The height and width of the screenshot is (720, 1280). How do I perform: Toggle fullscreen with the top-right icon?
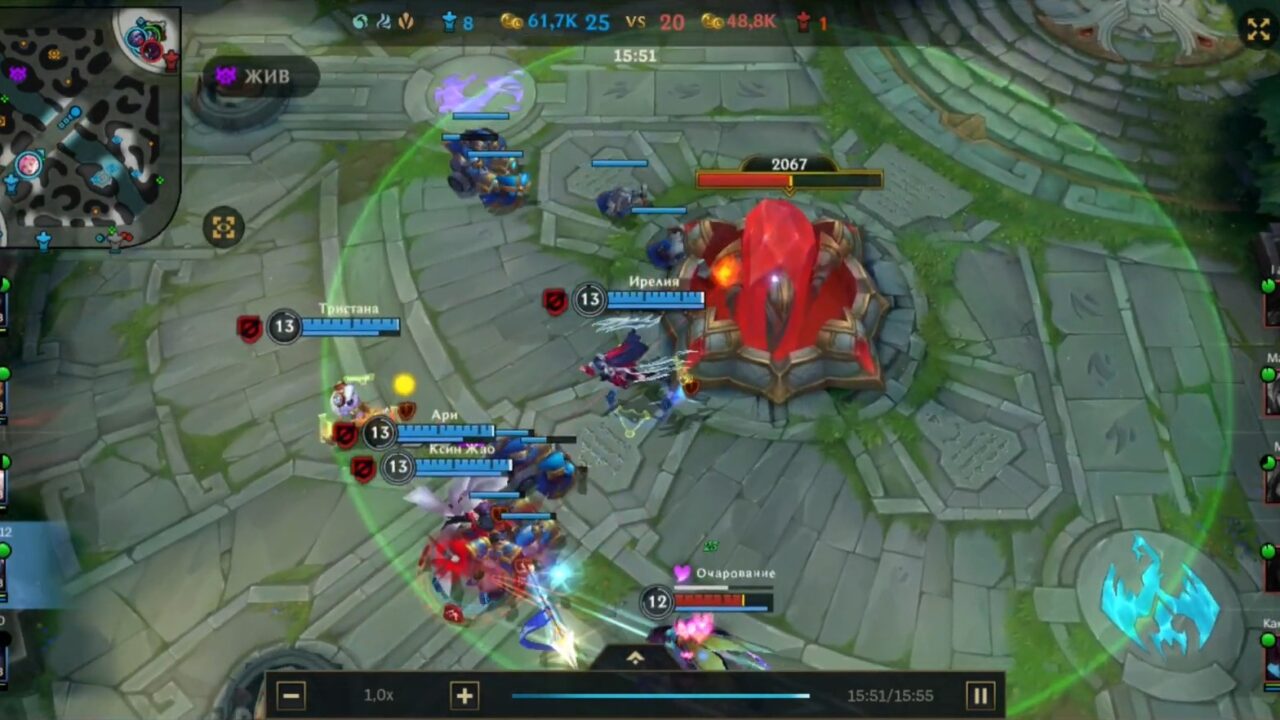tap(1258, 29)
